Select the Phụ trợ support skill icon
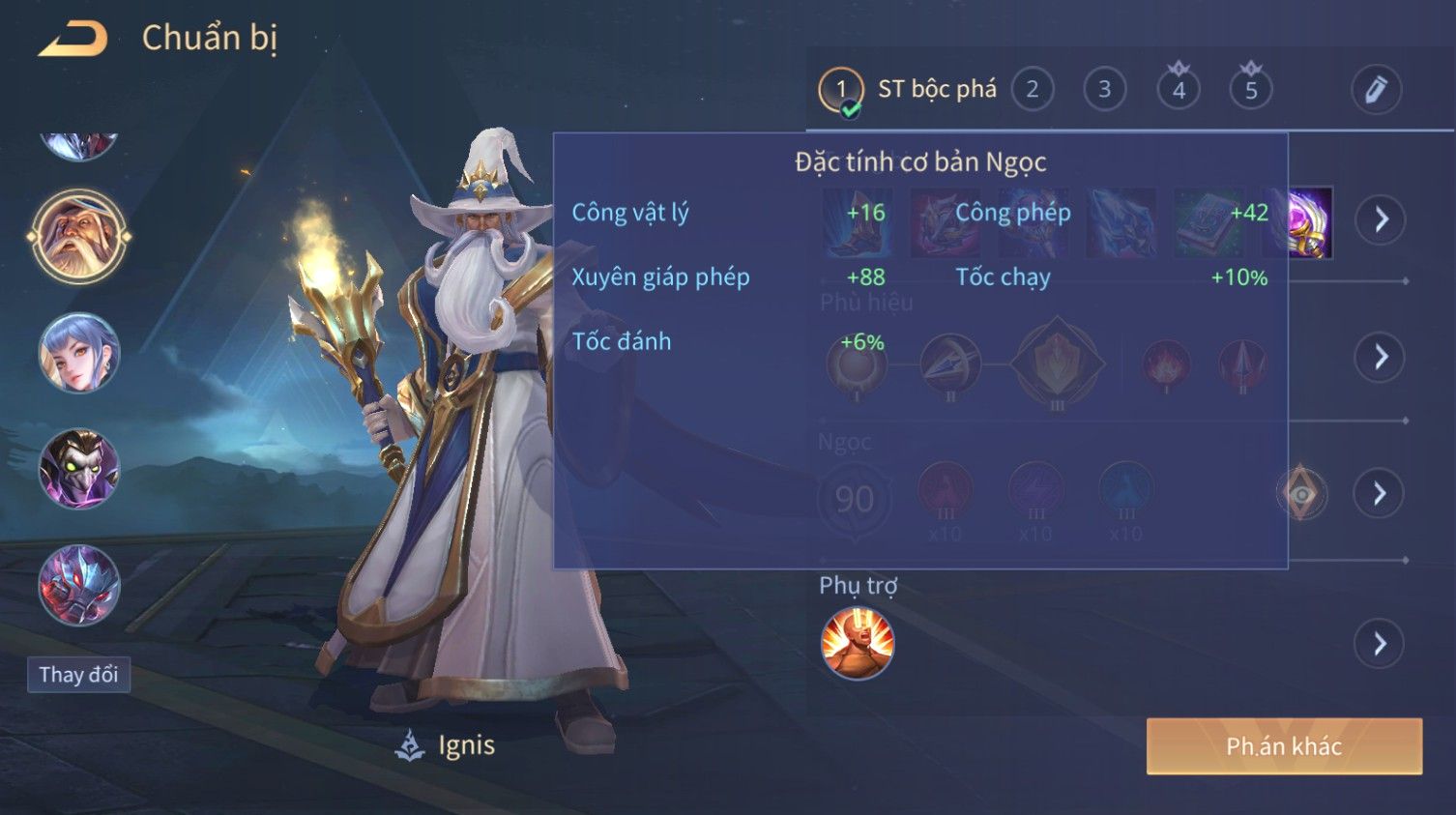 point(857,643)
